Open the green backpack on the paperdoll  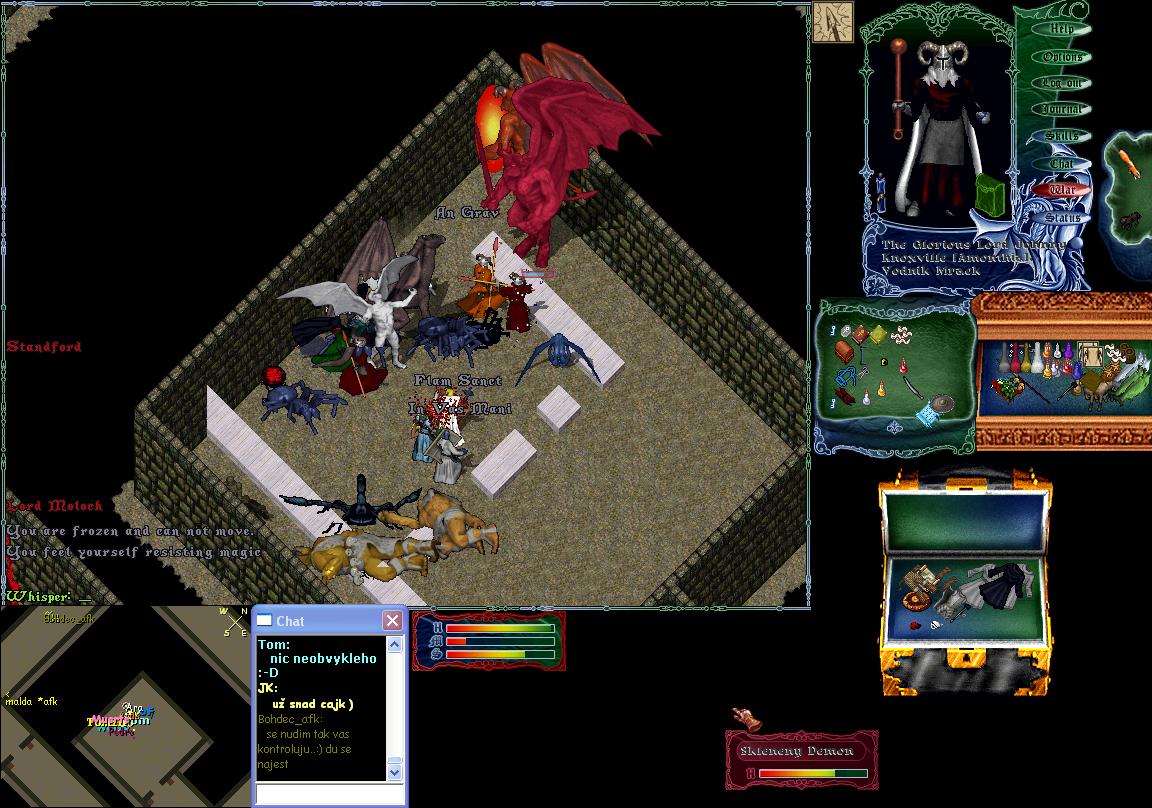(990, 194)
